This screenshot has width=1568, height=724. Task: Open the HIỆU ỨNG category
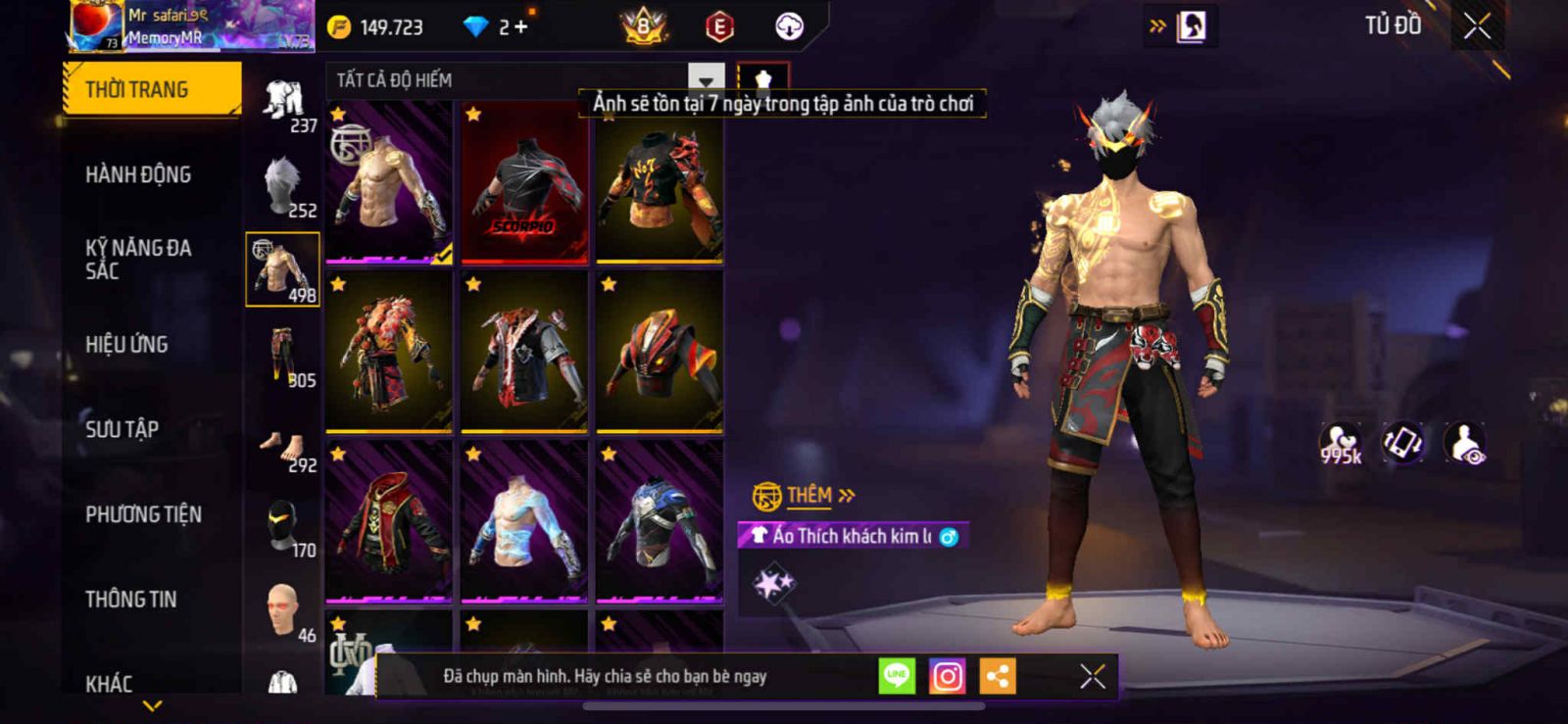[x=126, y=344]
